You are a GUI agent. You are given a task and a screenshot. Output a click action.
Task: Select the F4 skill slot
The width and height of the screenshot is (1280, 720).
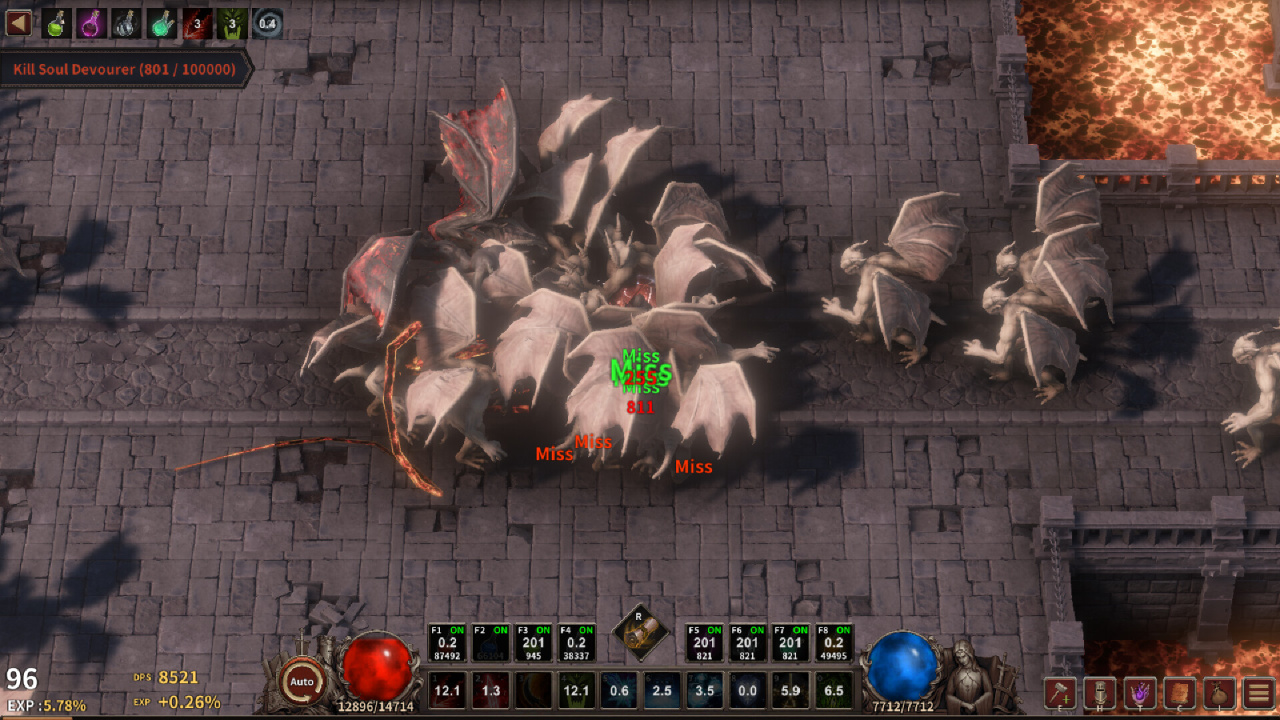576,643
